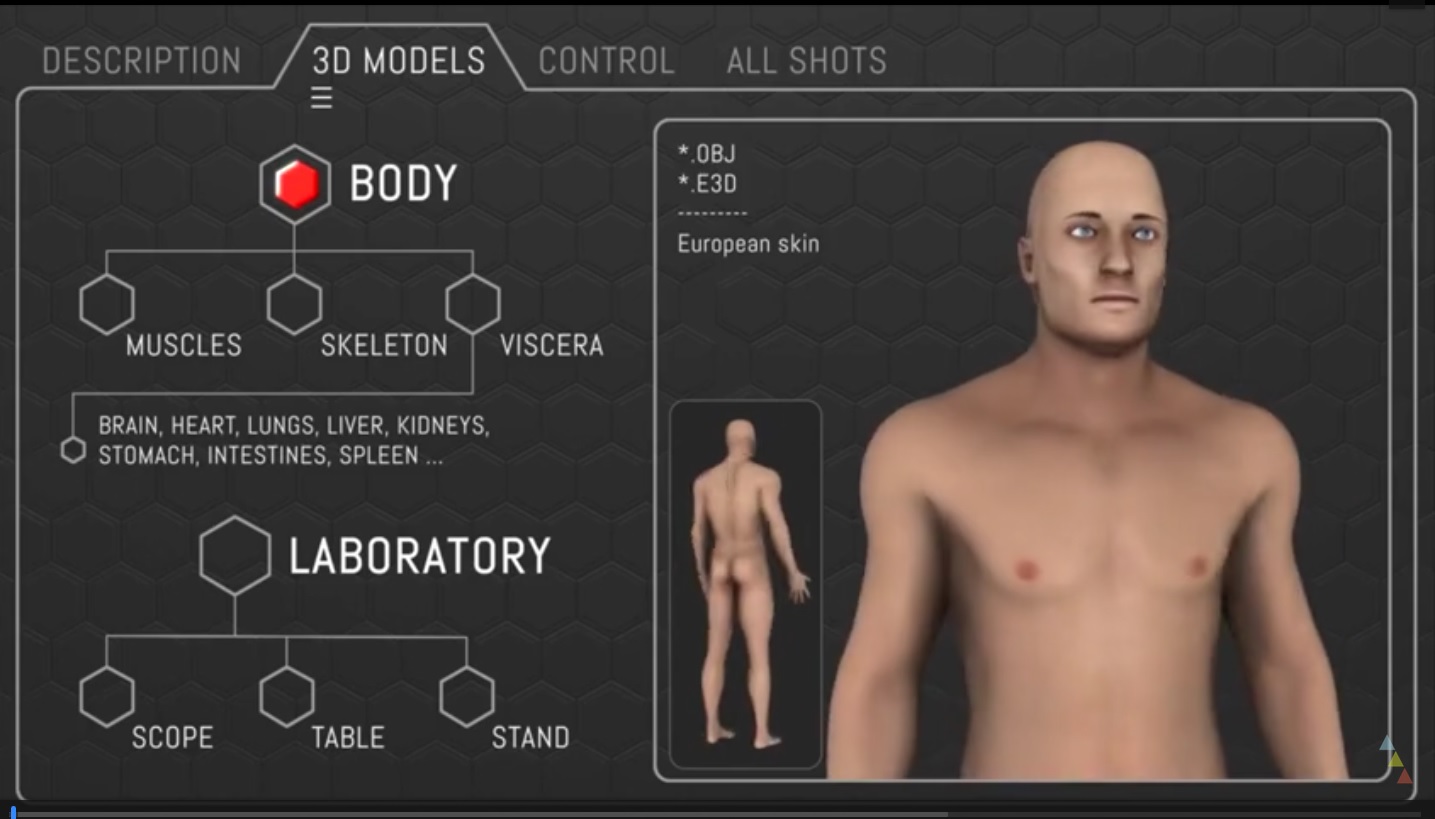Image resolution: width=1435 pixels, height=819 pixels.
Task: Switch to the Control tab
Action: [606, 61]
